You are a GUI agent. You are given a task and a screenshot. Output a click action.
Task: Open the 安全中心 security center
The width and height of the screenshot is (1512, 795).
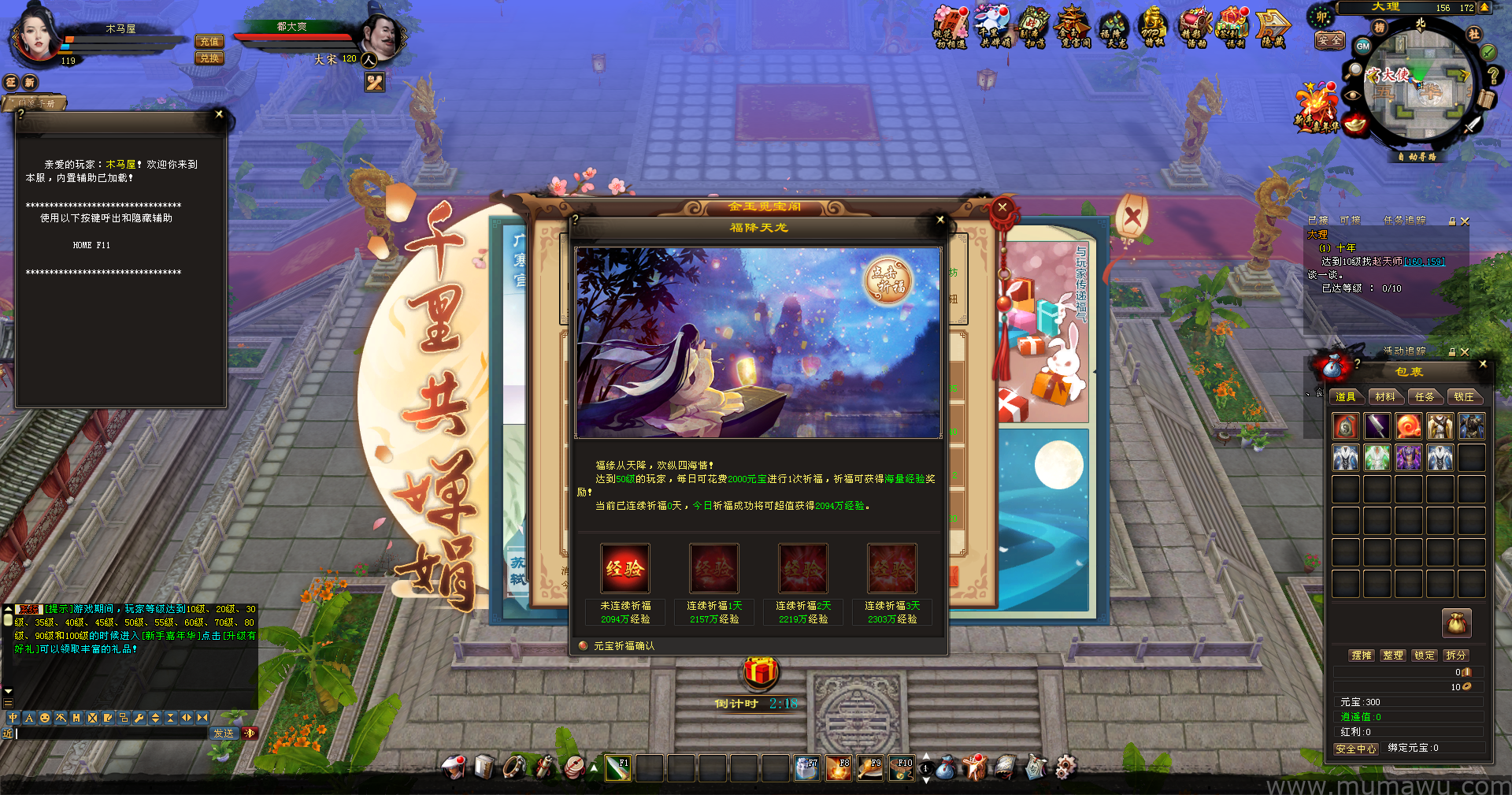(1355, 749)
